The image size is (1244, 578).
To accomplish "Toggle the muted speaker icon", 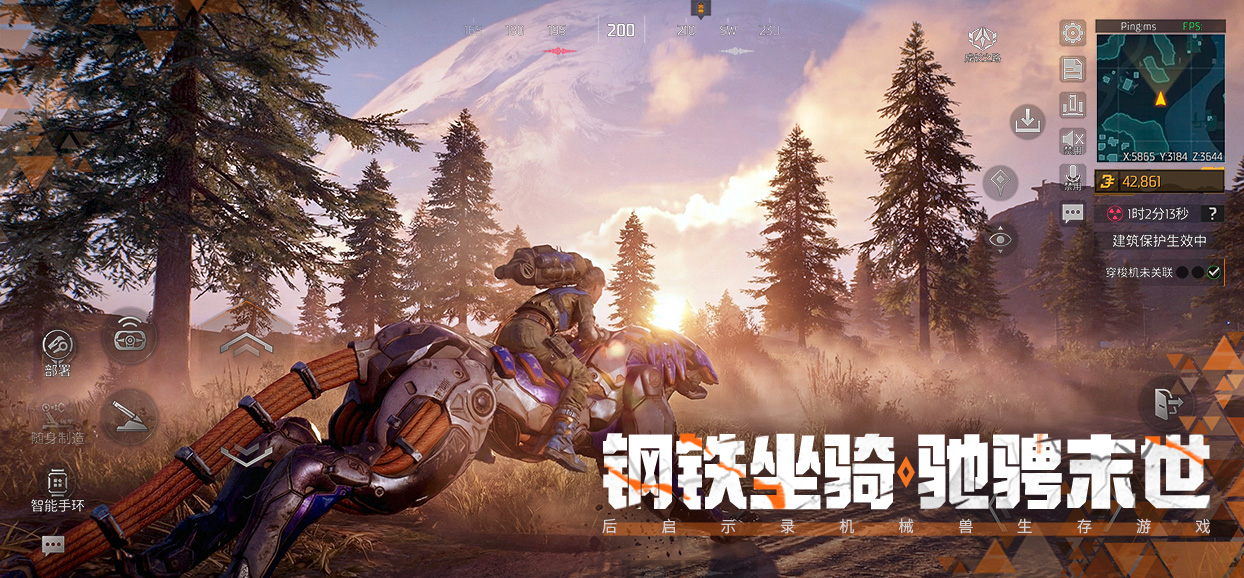I will [x=1073, y=140].
